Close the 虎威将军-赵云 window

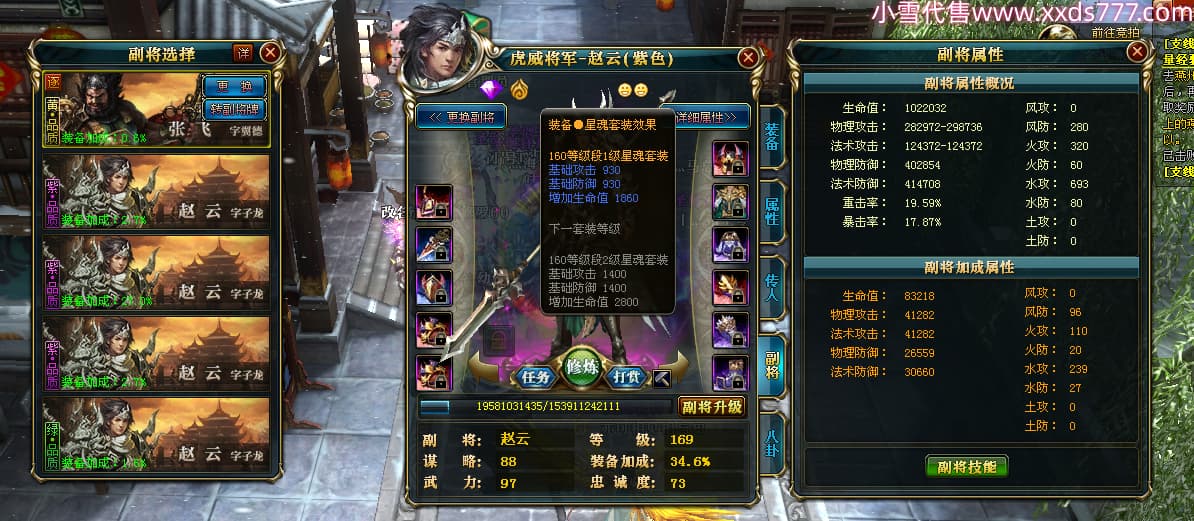748,59
